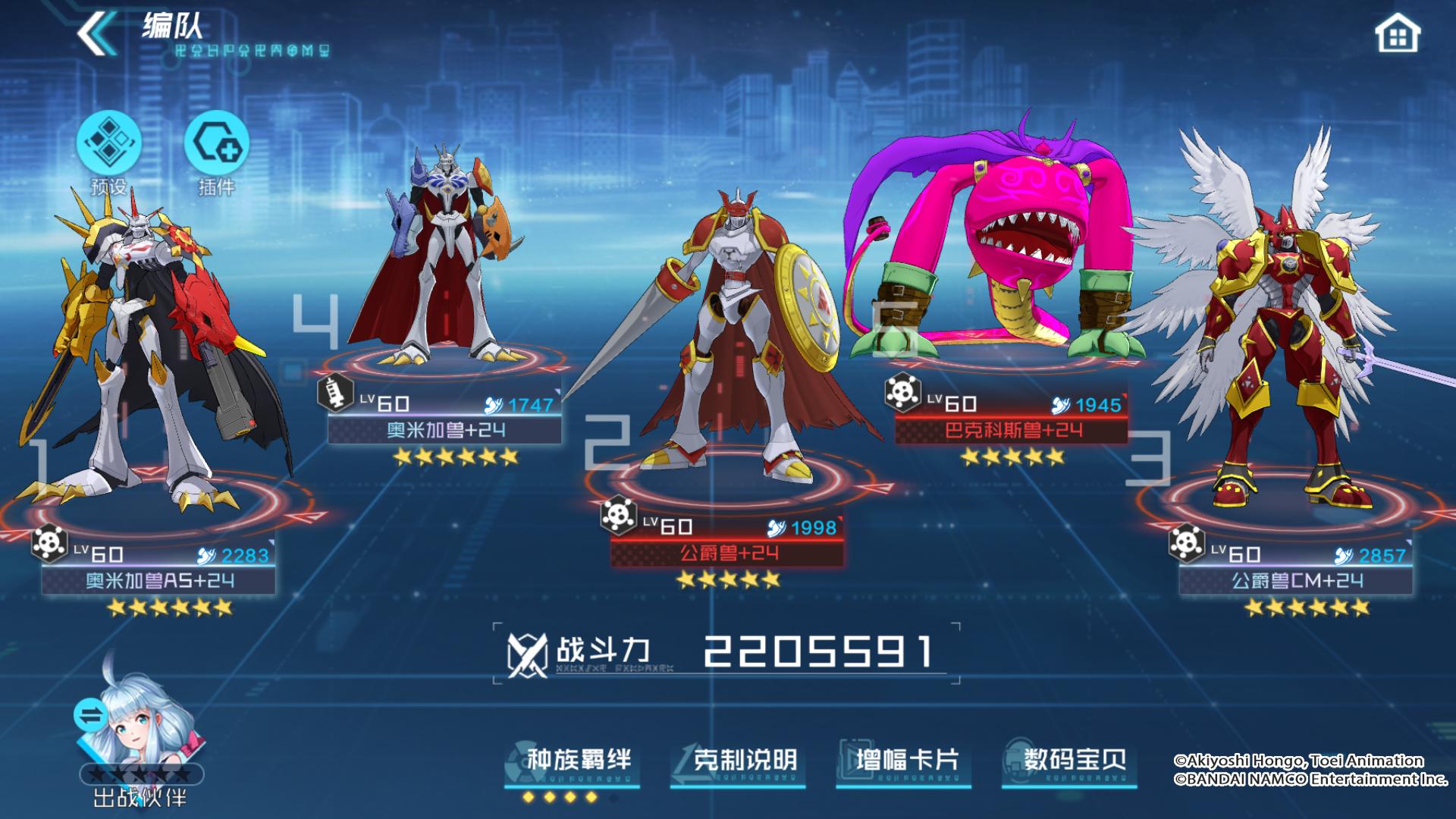Return to the home screen
1456x819 pixels.
point(1397,35)
